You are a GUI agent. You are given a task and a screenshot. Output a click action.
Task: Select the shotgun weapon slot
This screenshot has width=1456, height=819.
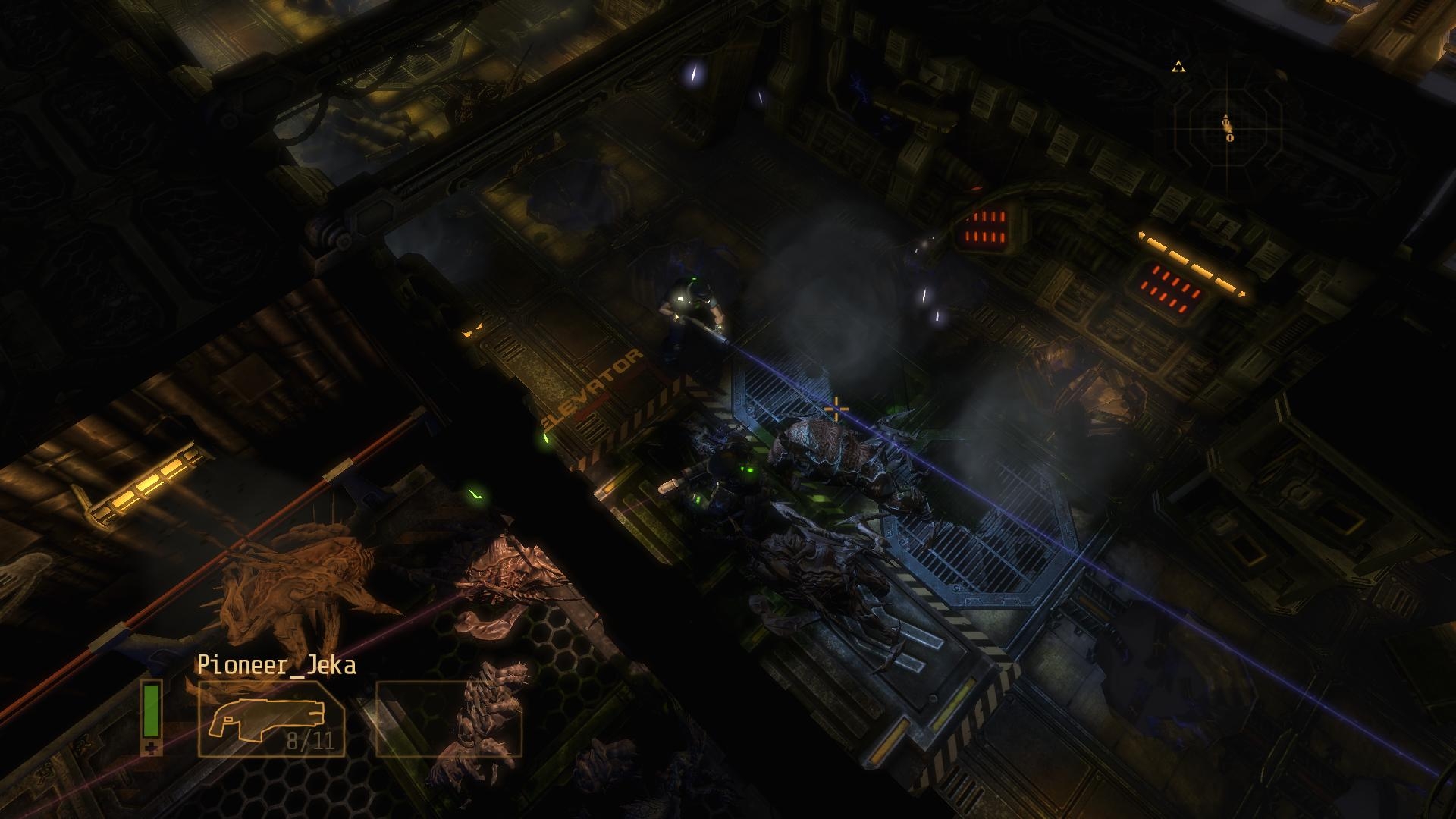point(271,719)
